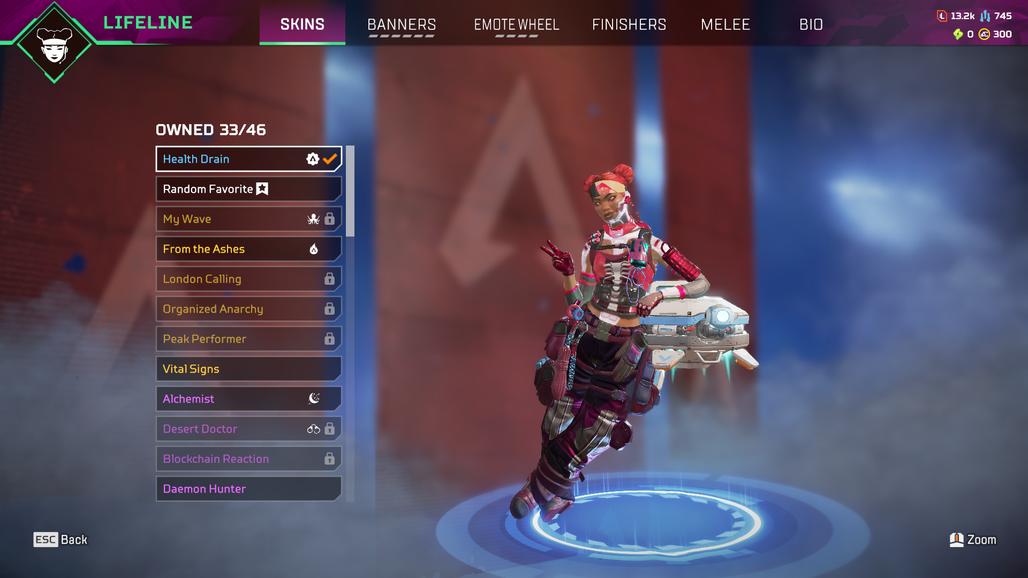
Task: Switch to the Skins tab
Action: click(x=302, y=24)
